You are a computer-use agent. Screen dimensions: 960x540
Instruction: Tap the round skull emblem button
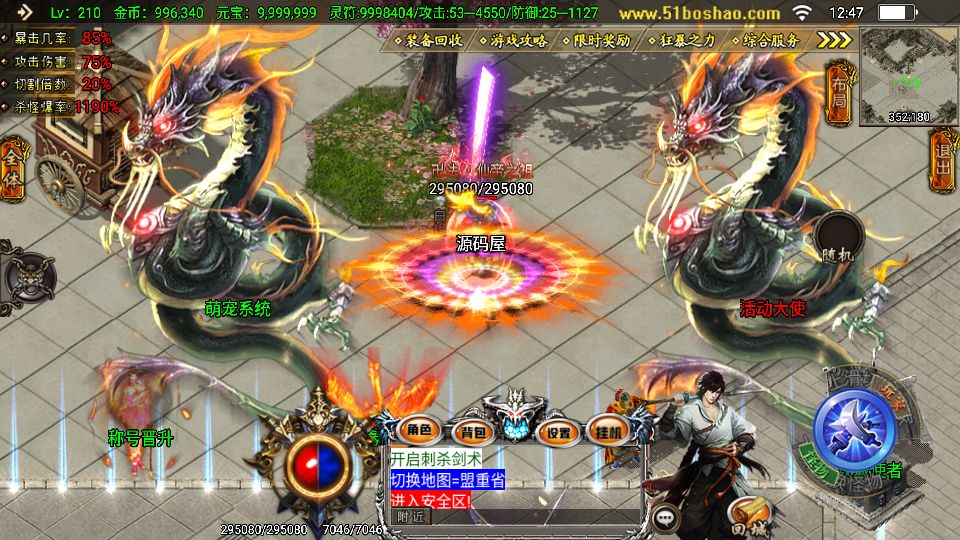27,272
